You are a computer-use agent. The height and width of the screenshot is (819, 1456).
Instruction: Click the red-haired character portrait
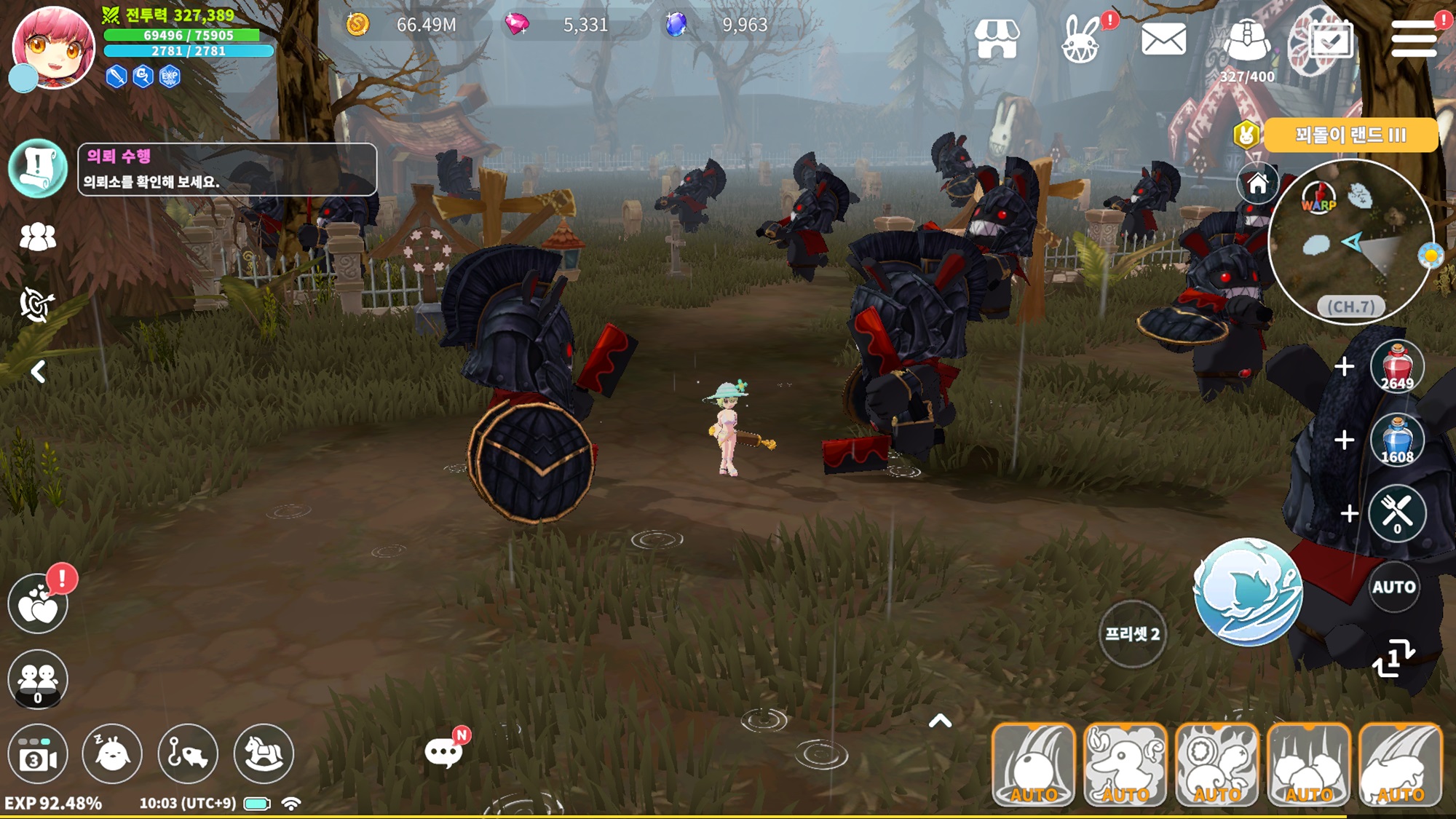point(53,47)
